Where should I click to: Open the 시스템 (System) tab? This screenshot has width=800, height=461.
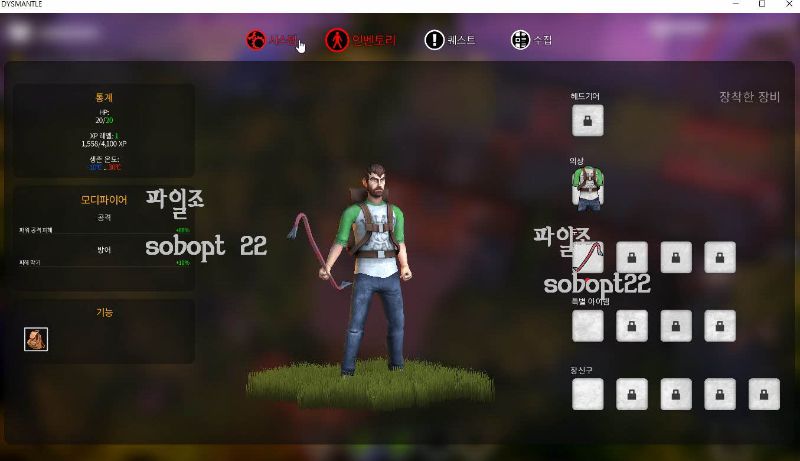tap(272, 40)
